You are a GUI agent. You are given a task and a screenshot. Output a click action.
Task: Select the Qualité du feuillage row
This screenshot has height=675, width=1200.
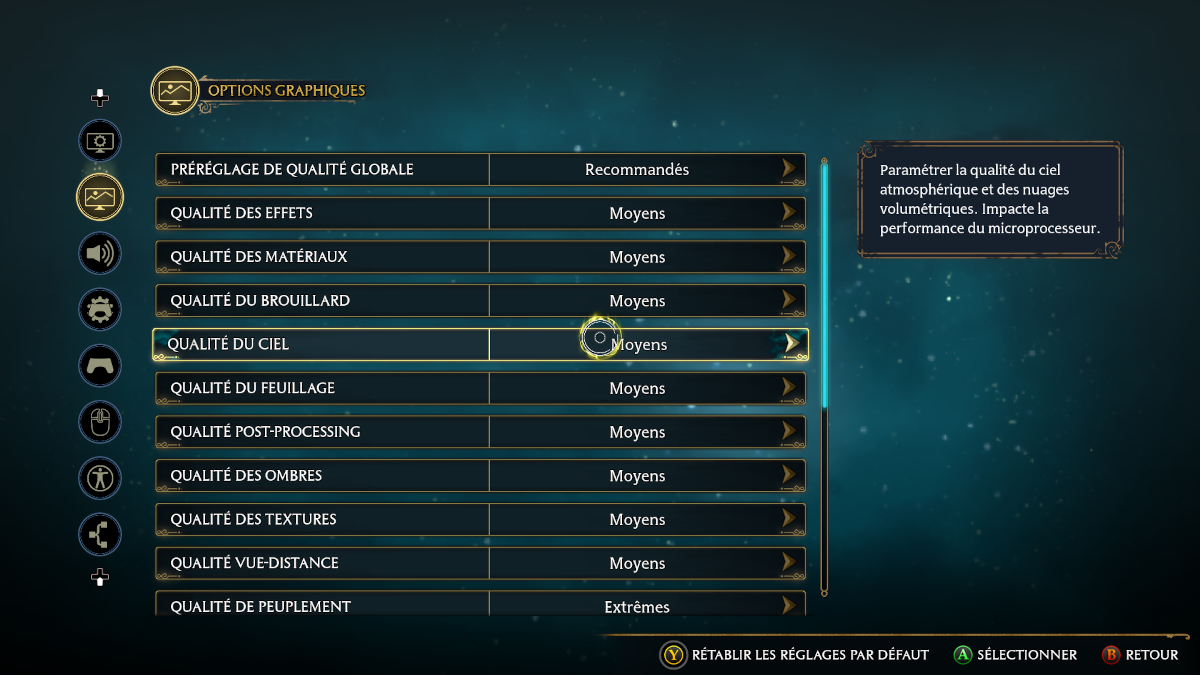480,388
